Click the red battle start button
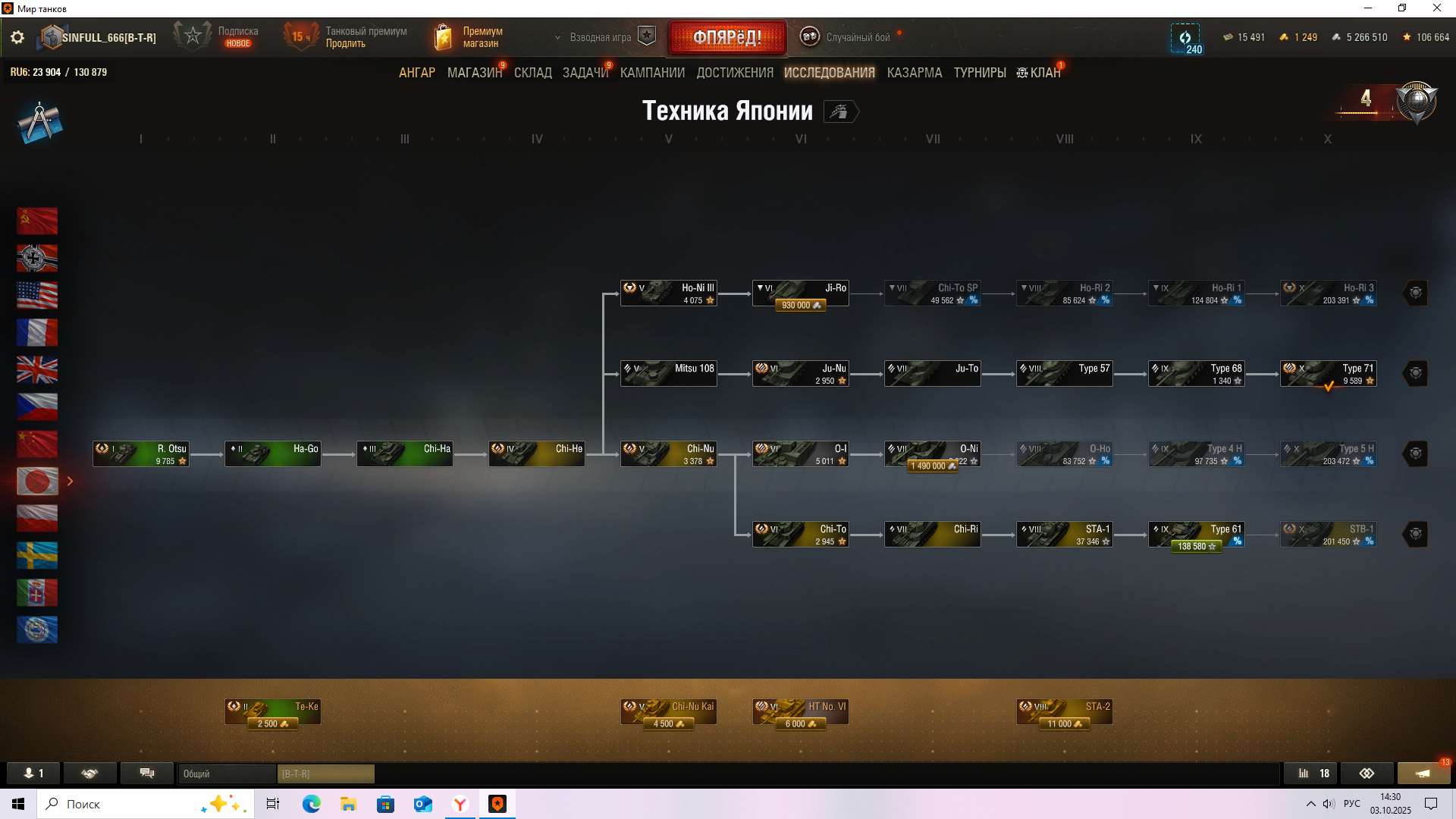 point(727,37)
